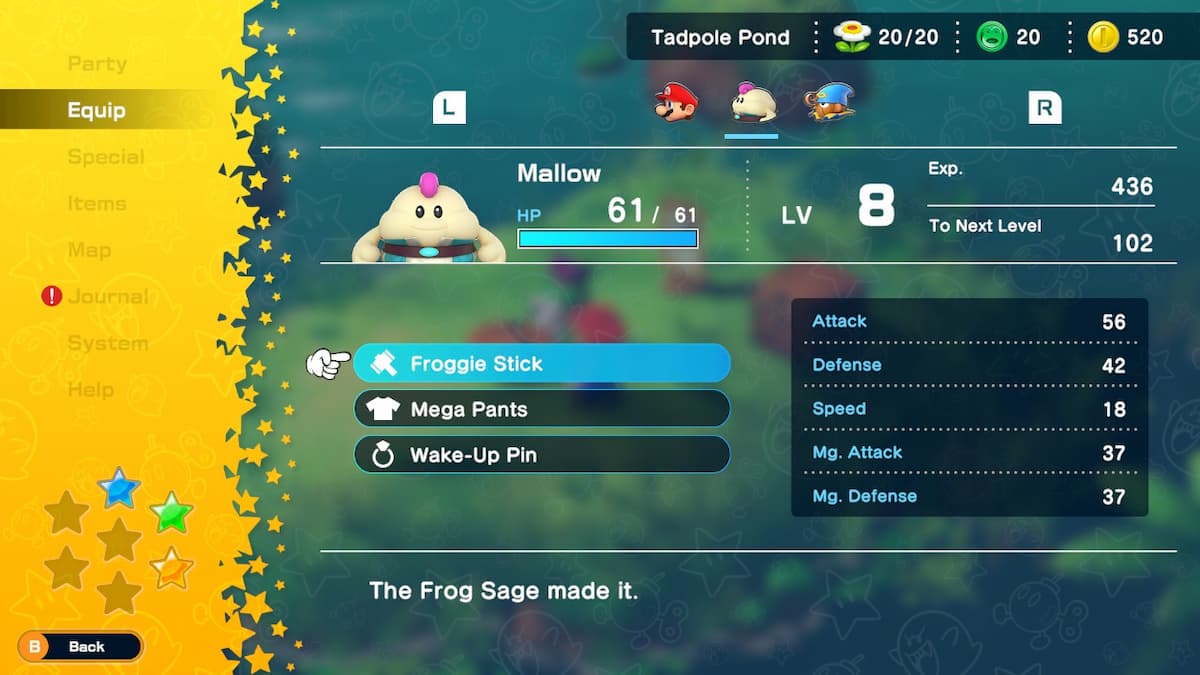Select the Wake-Up Pin accessory slot
Viewport: 1200px width, 675px height.
541,455
